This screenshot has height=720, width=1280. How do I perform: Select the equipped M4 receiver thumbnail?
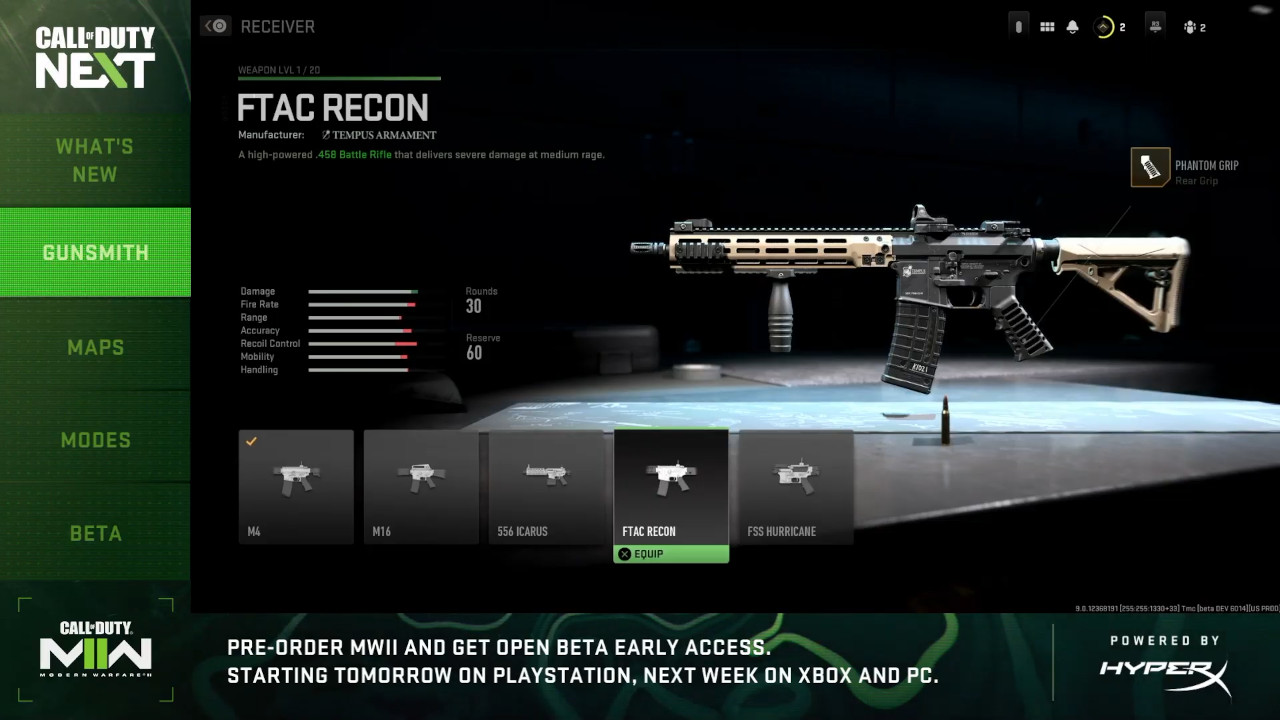click(x=295, y=486)
